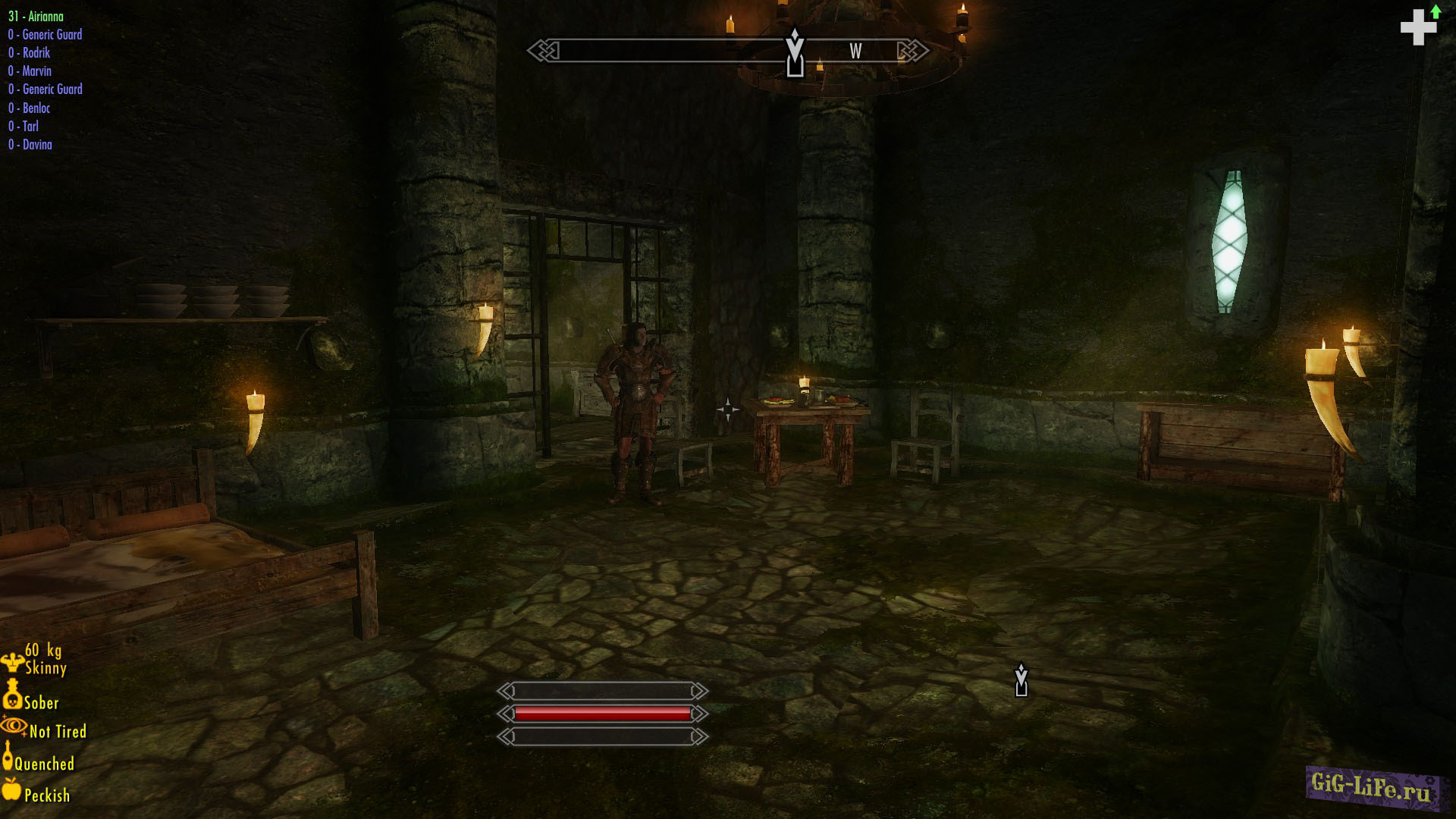
Task: Select the Not Tired eye icon
Action: [x=14, y=726]
